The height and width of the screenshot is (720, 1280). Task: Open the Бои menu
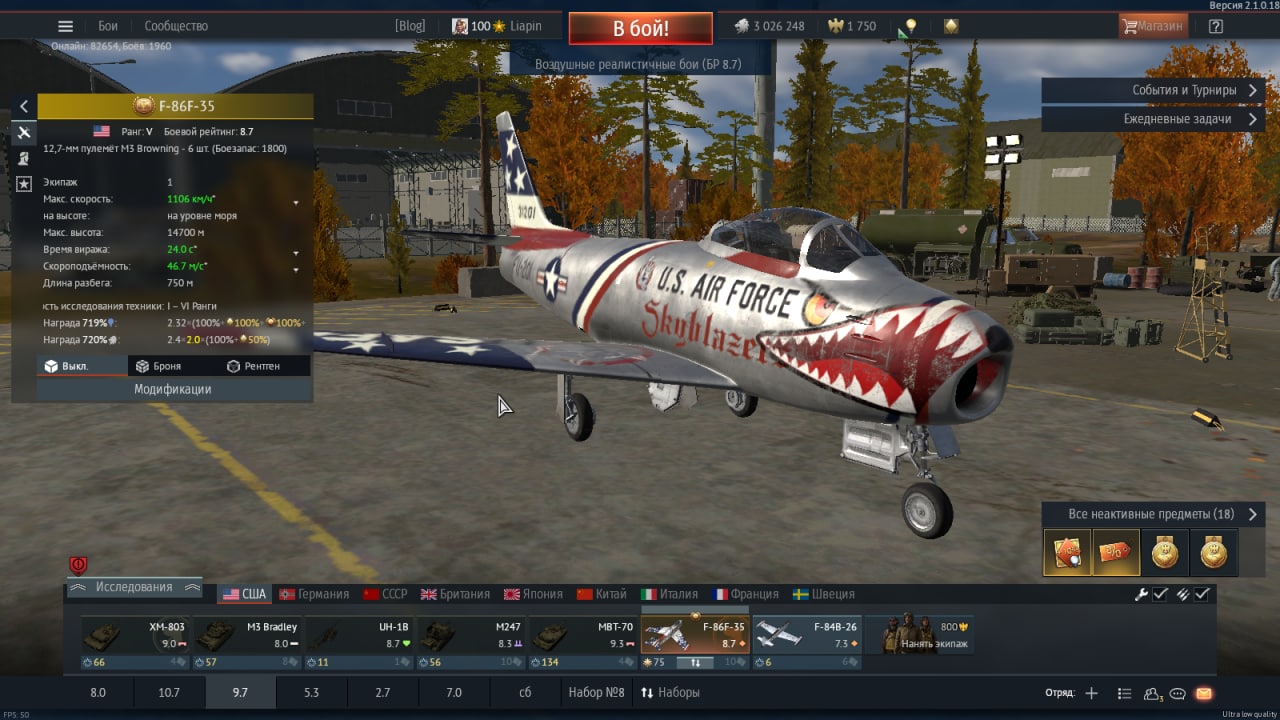tap(108, 26)
